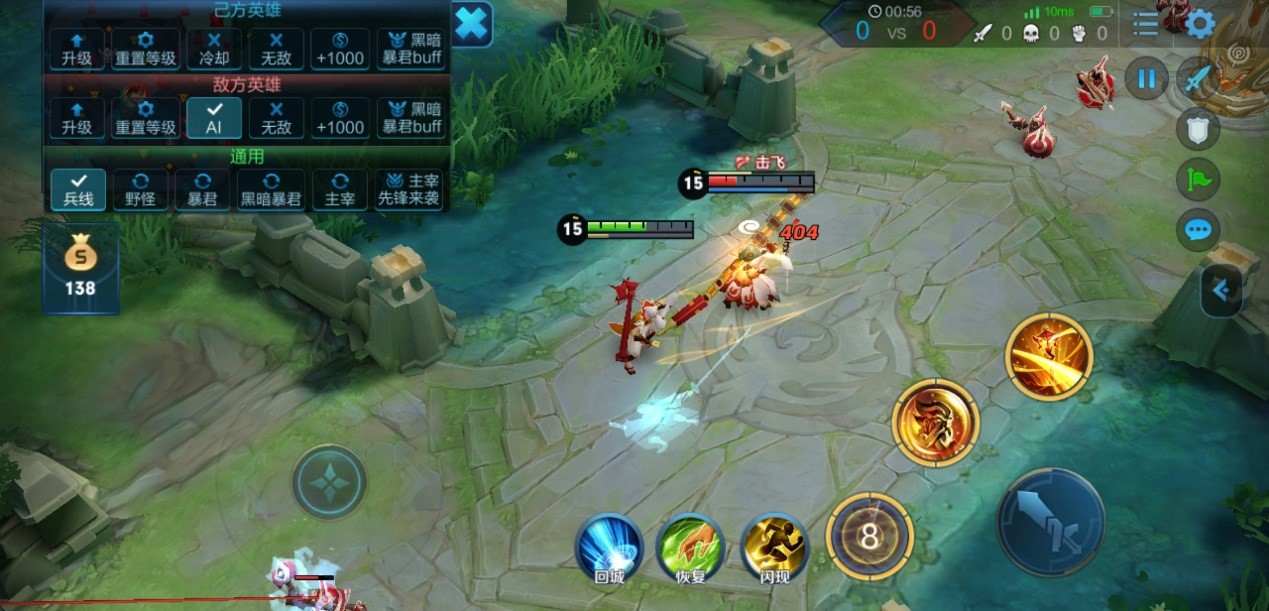The height and width of the screenshot is (611, 1269).
Task: Expand the side panel with the arrow tab
Action: tap(1221, 291)
